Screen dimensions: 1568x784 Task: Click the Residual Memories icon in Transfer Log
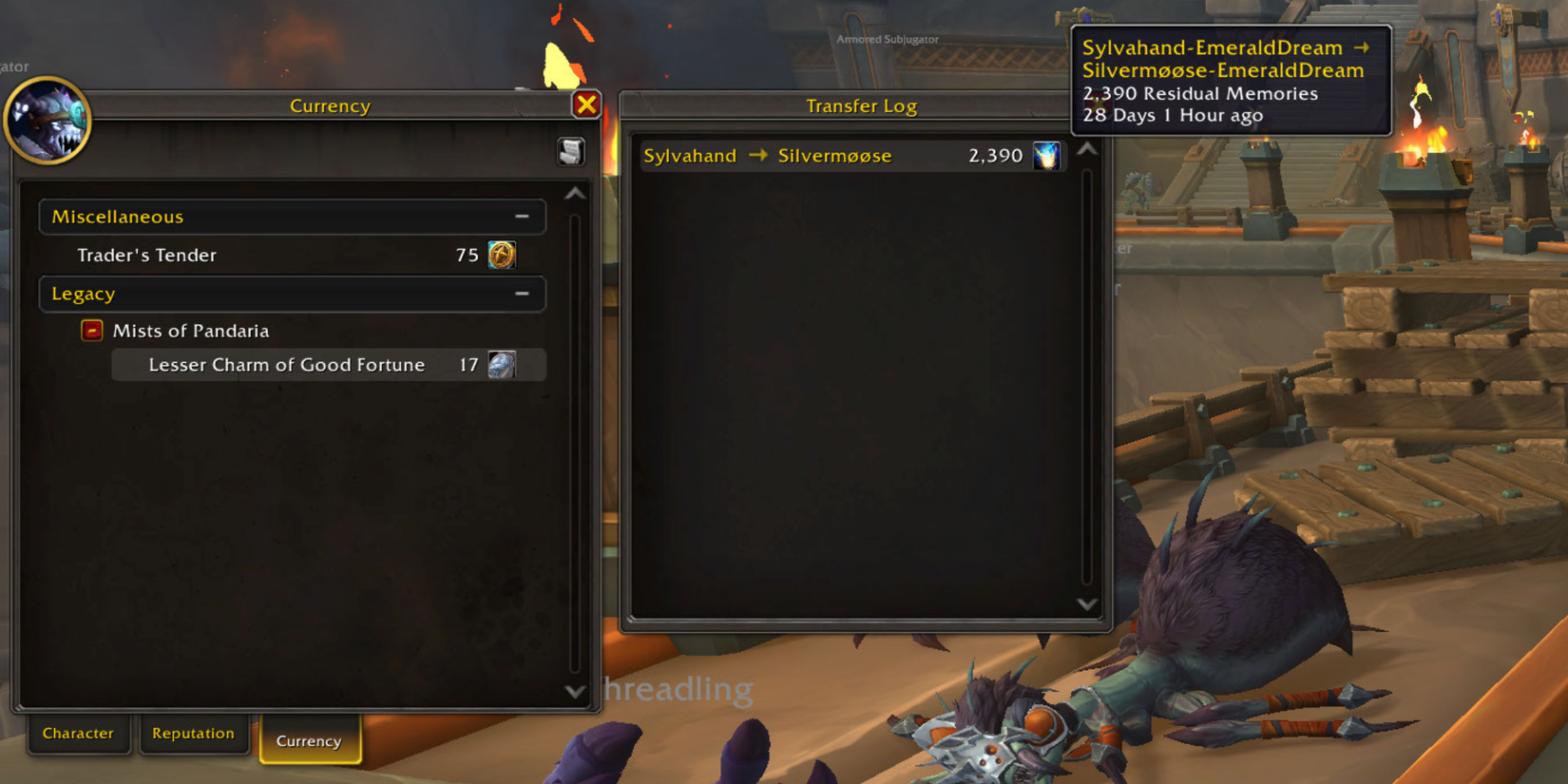pos(1046,155)
